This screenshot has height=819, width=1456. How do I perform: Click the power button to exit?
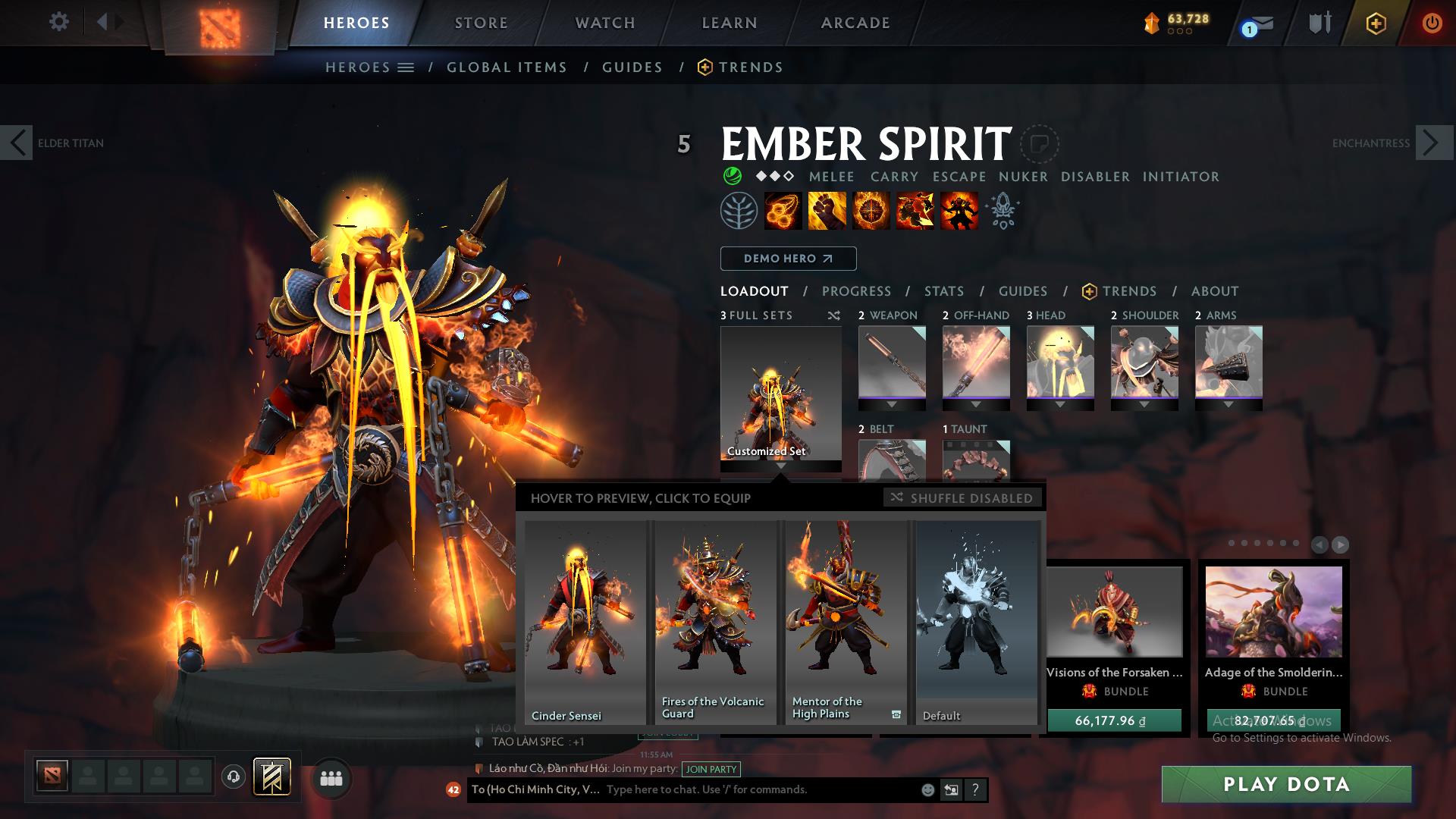click(1432, 23)
